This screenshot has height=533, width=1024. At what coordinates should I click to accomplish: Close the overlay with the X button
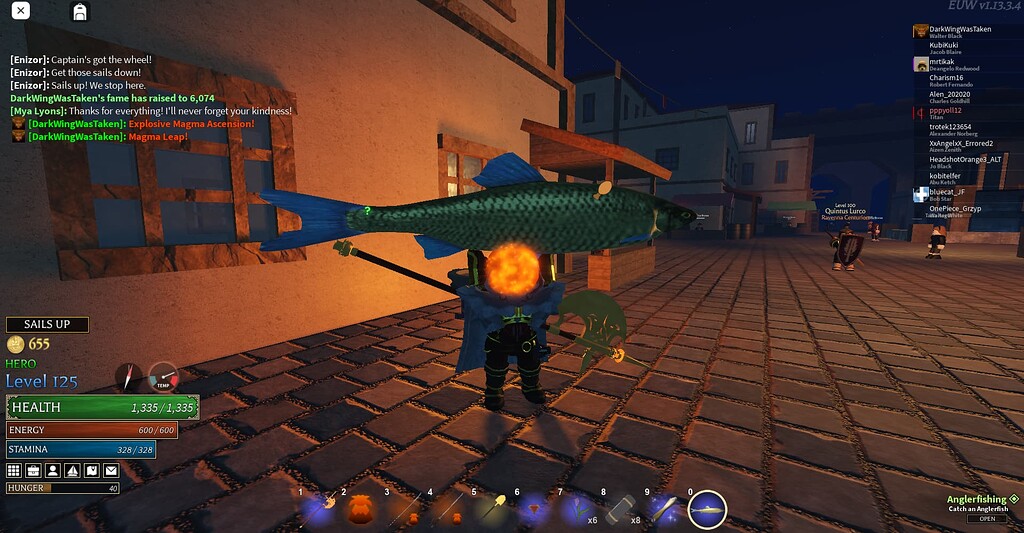click(x=20, y=11)
